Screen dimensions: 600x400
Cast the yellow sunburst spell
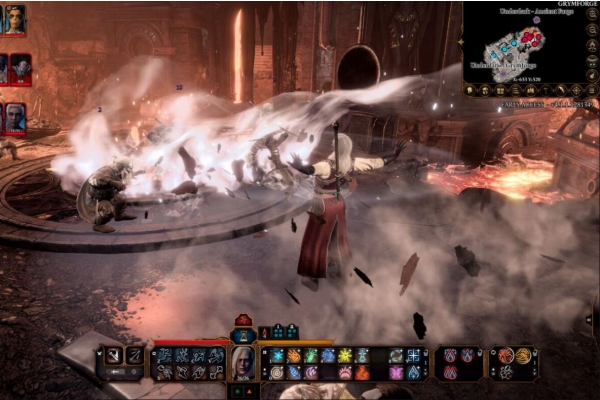pyautogui.click(x=344, y=355)
